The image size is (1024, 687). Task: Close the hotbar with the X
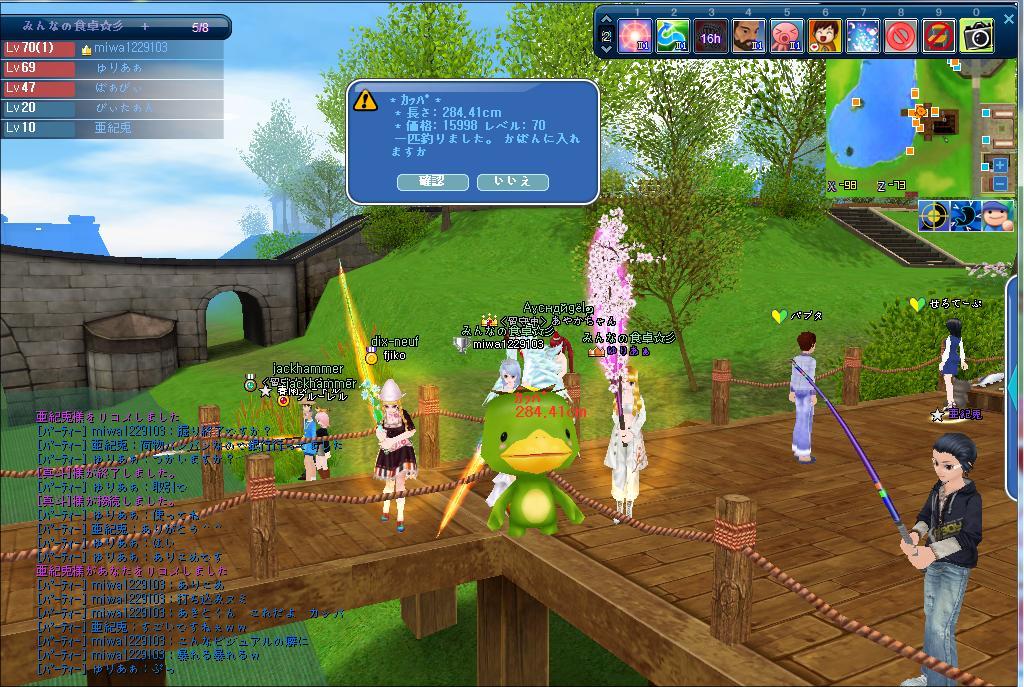coord(1009,18)
